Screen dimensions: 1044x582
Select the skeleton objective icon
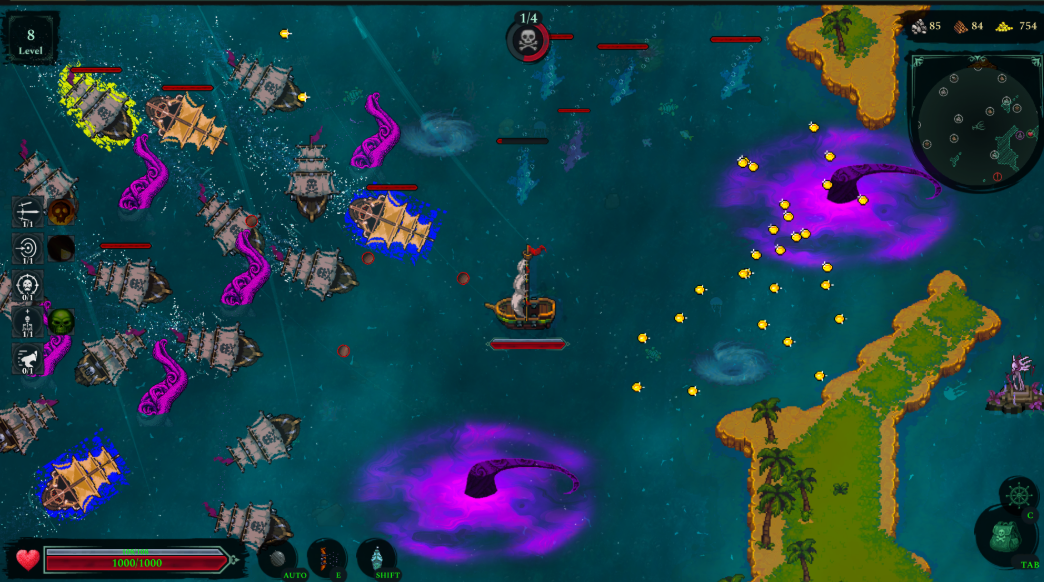(x=27, y=321)
